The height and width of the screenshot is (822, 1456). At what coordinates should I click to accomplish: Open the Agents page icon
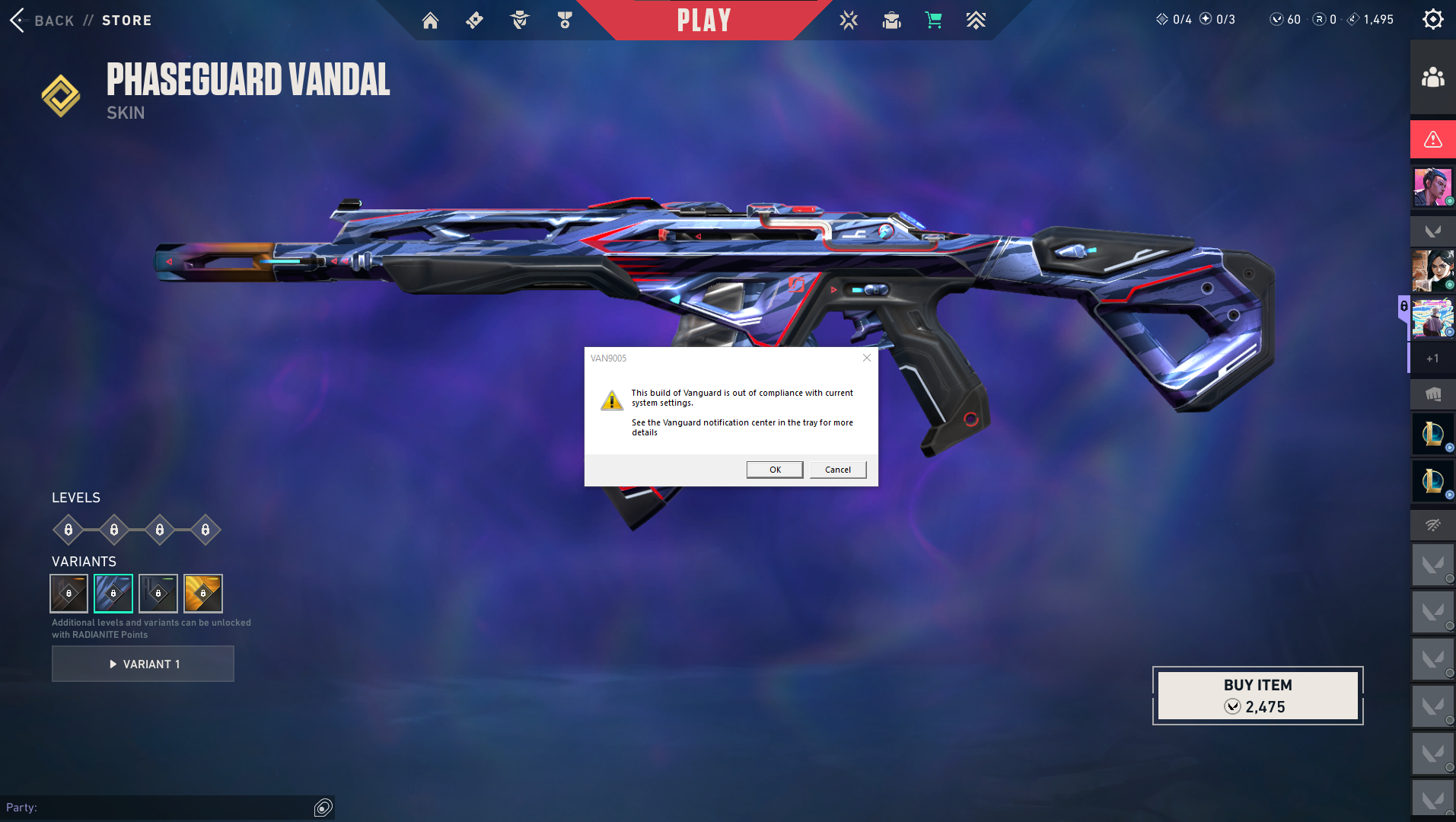[x=520, y=21]
